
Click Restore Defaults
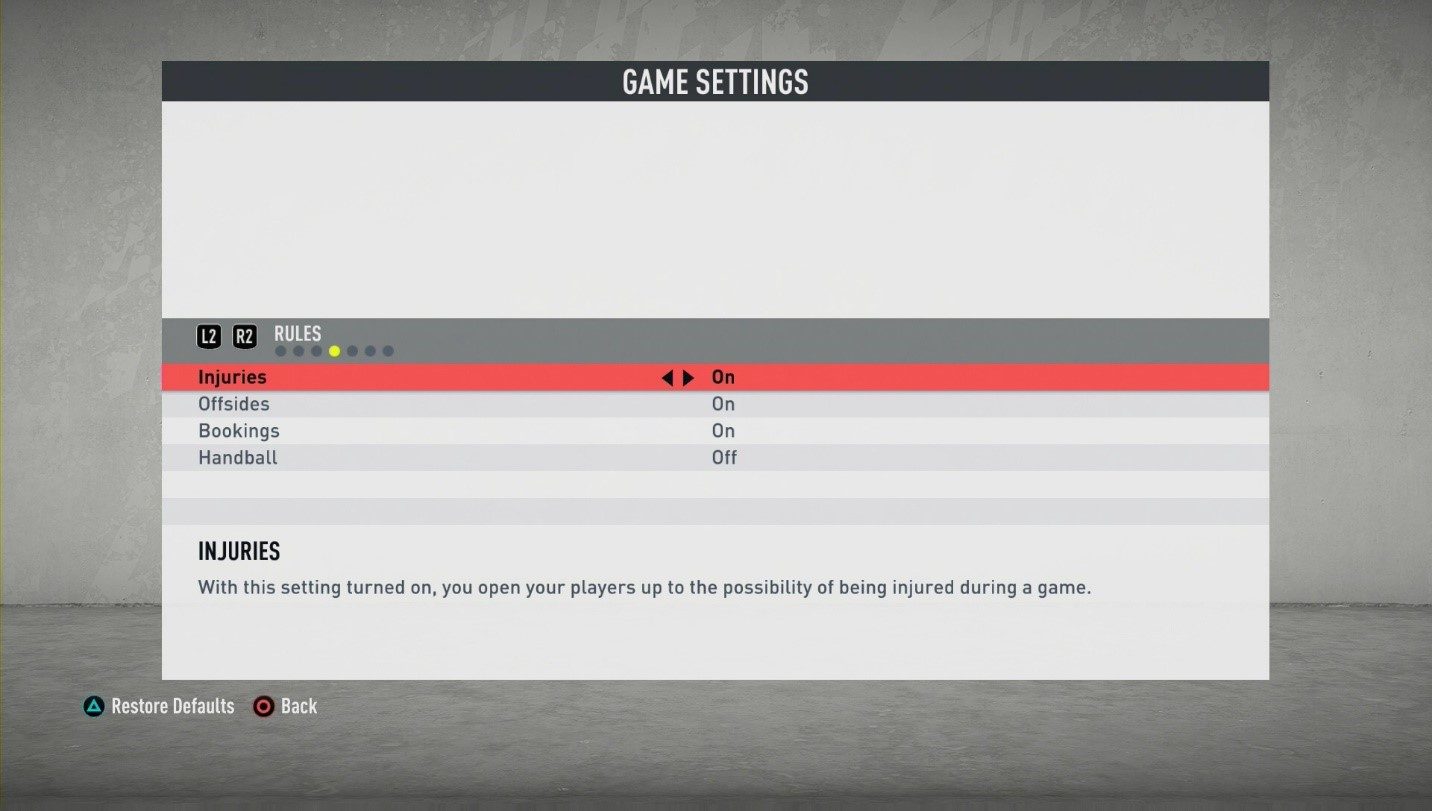[x=172, y=706]
